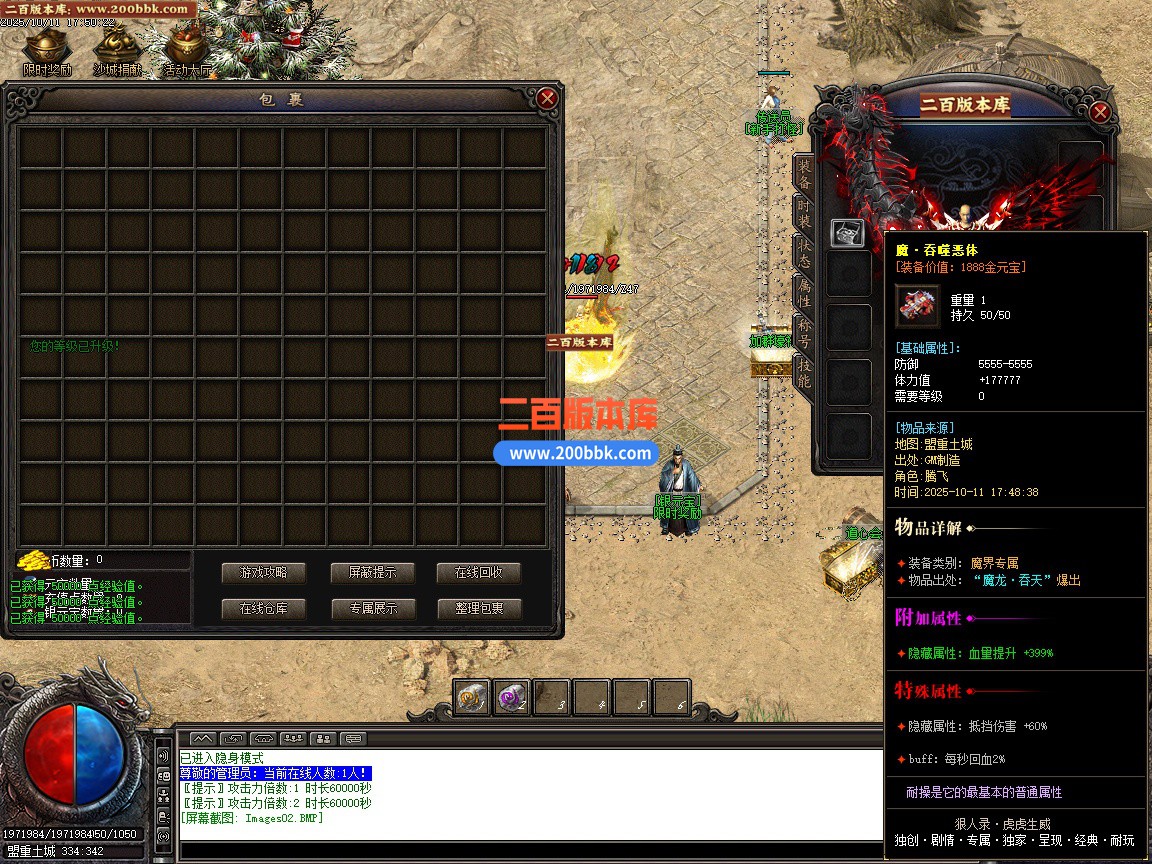Screen dimensions: 1152x864
Task: Switch to the 状态 status tab
Action: (803, 251)
